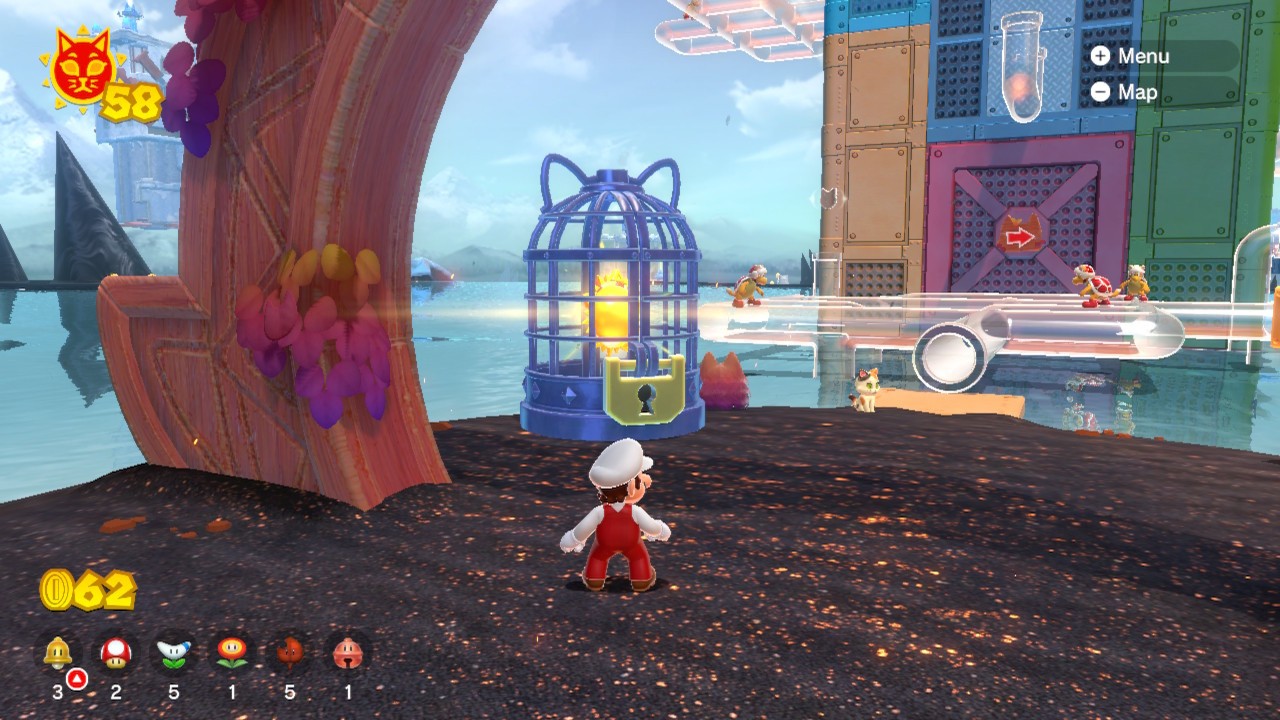Use the Fire Flower from storage
The width and height of the screenshot is (1280, 720).
tap(232, 653)
